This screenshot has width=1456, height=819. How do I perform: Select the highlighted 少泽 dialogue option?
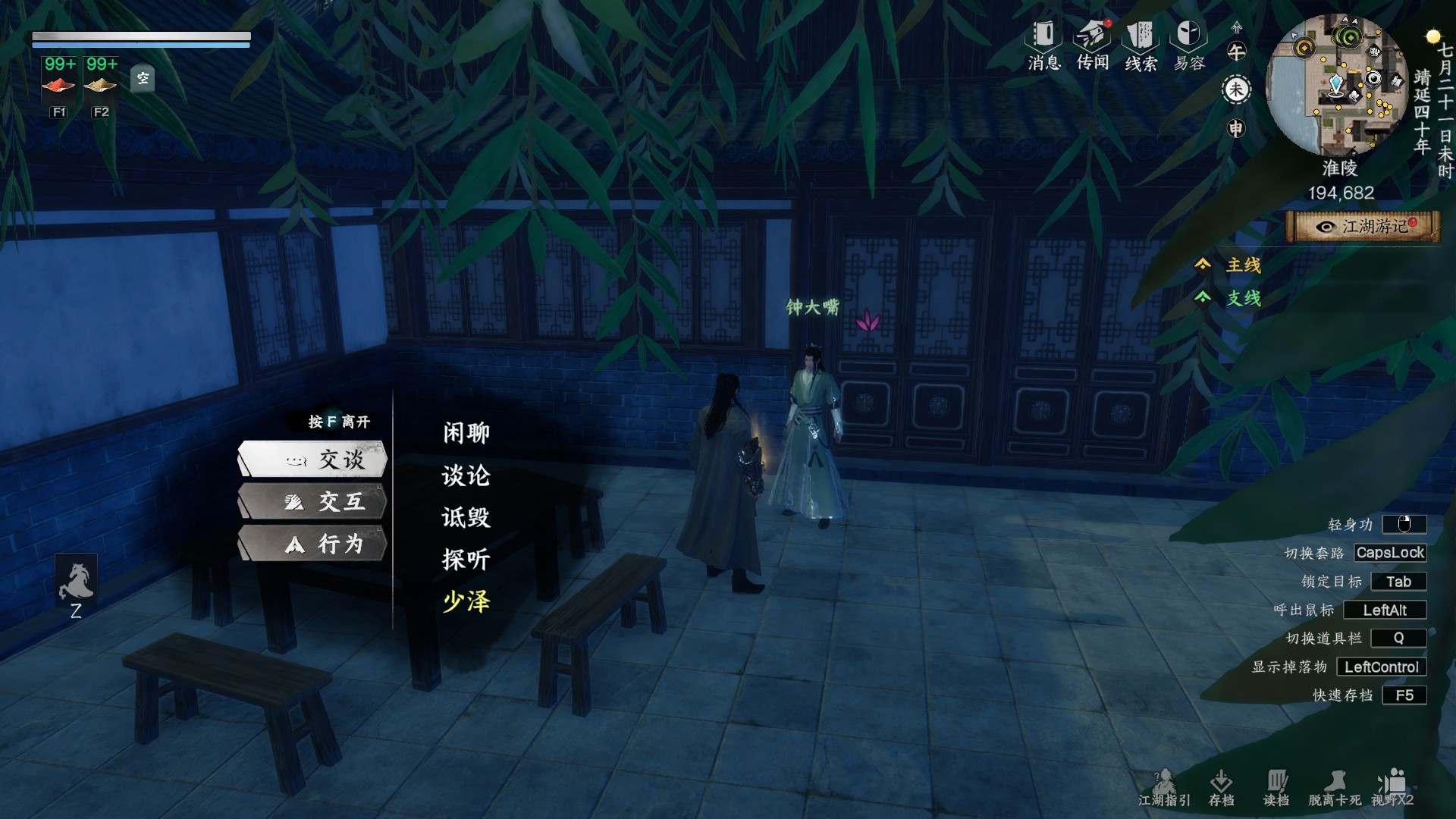[466, 602]
